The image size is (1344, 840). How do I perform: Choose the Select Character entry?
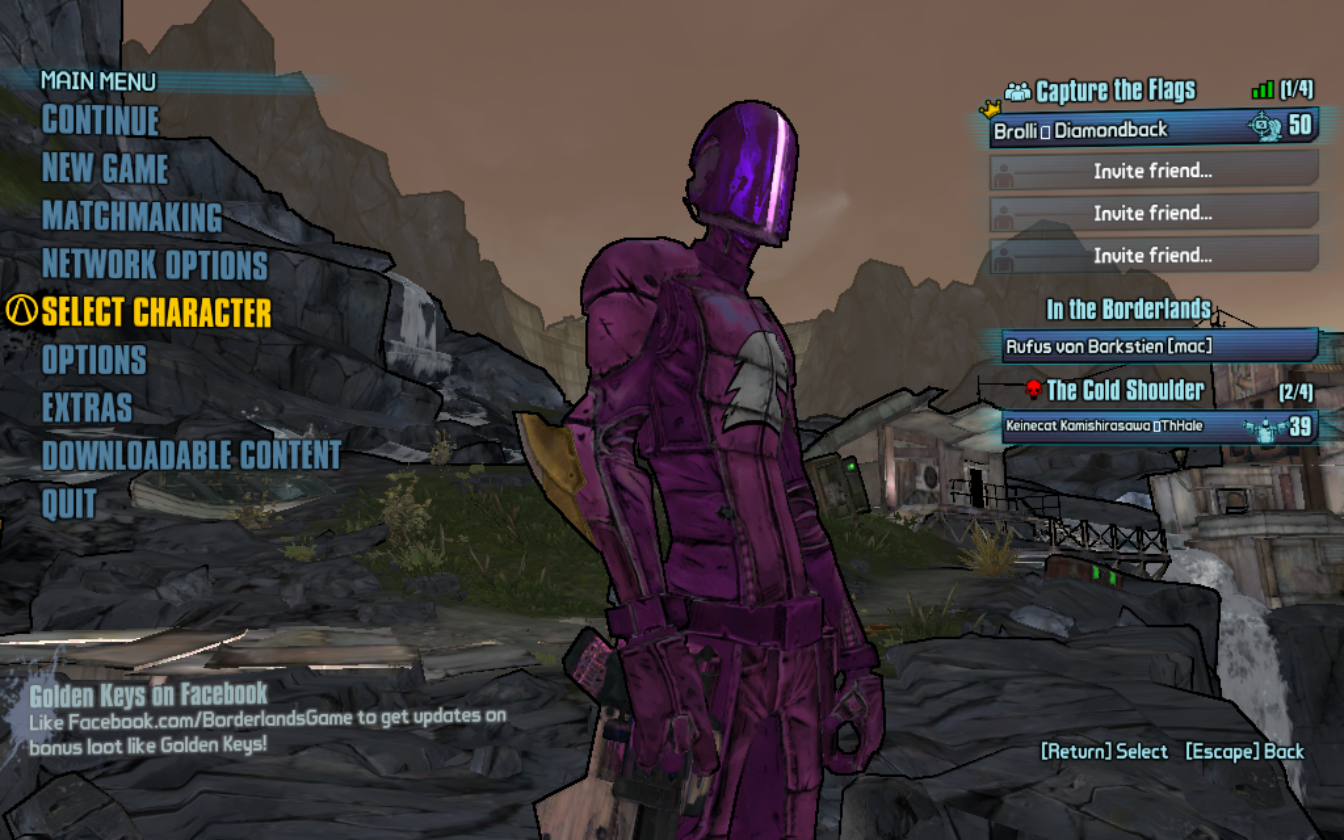click(156, 313)
